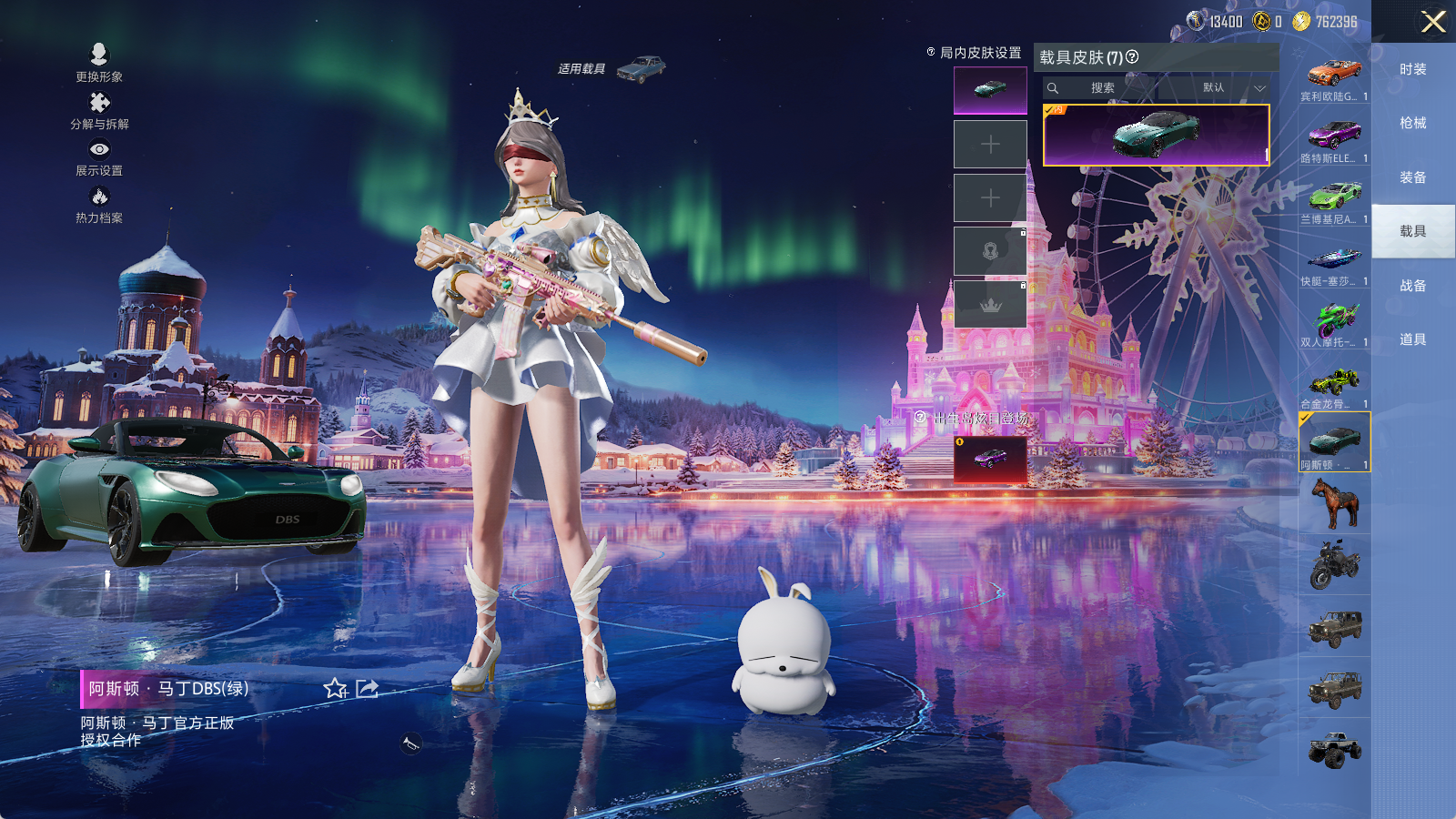Open 热力档案 flame icon

[x=99, y=203]
